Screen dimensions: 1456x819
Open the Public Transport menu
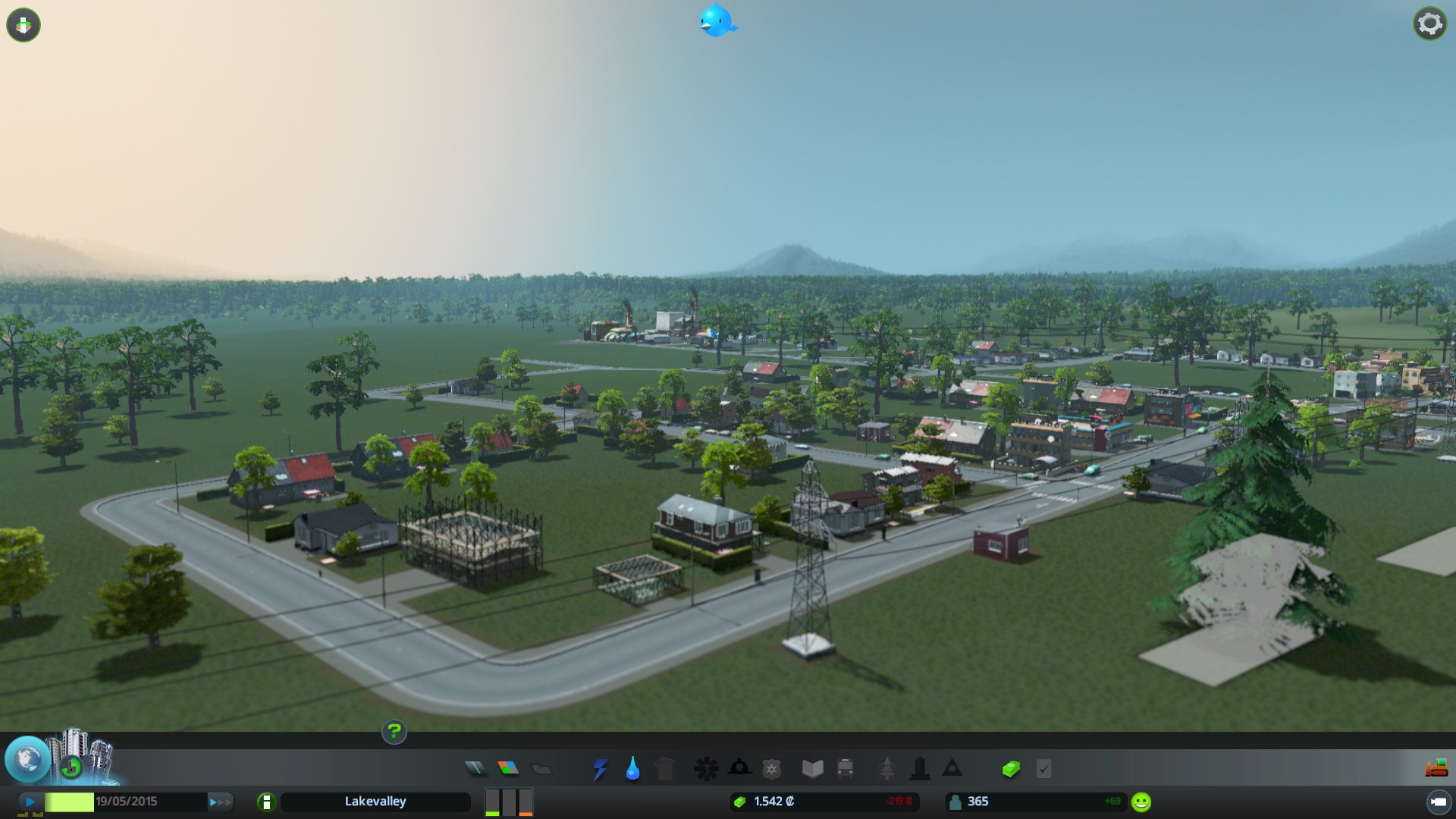click(x=846, y=768)
